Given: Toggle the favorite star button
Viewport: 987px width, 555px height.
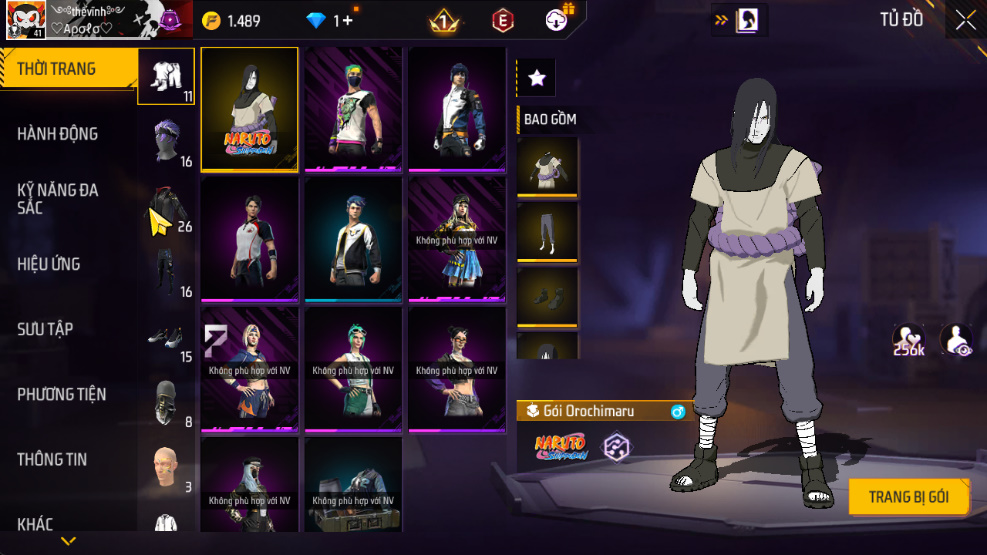Looking at the screenshot, I should [x=536, y=78].
